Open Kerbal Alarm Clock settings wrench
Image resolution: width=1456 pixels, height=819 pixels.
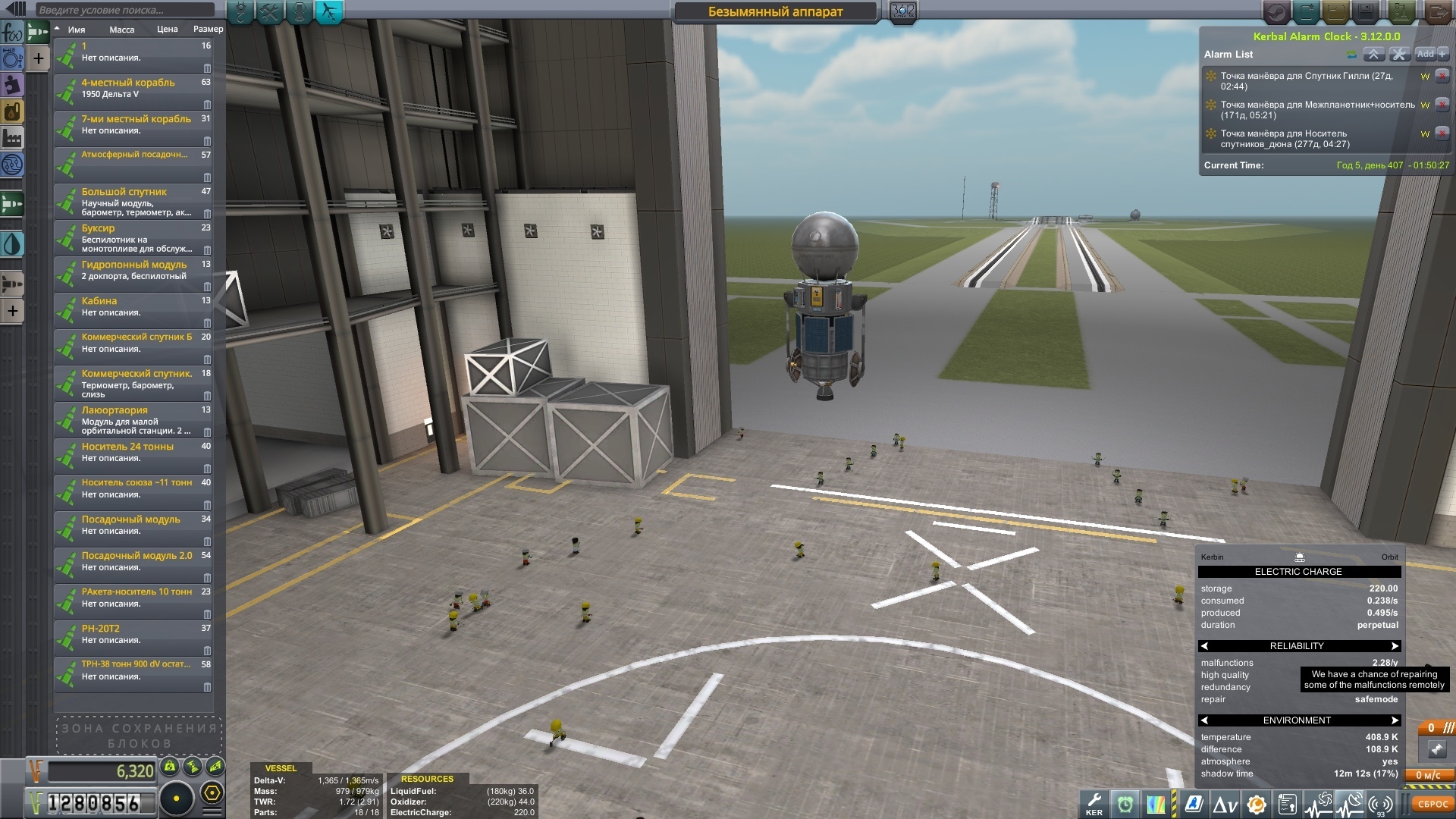tap(1399, 55)
